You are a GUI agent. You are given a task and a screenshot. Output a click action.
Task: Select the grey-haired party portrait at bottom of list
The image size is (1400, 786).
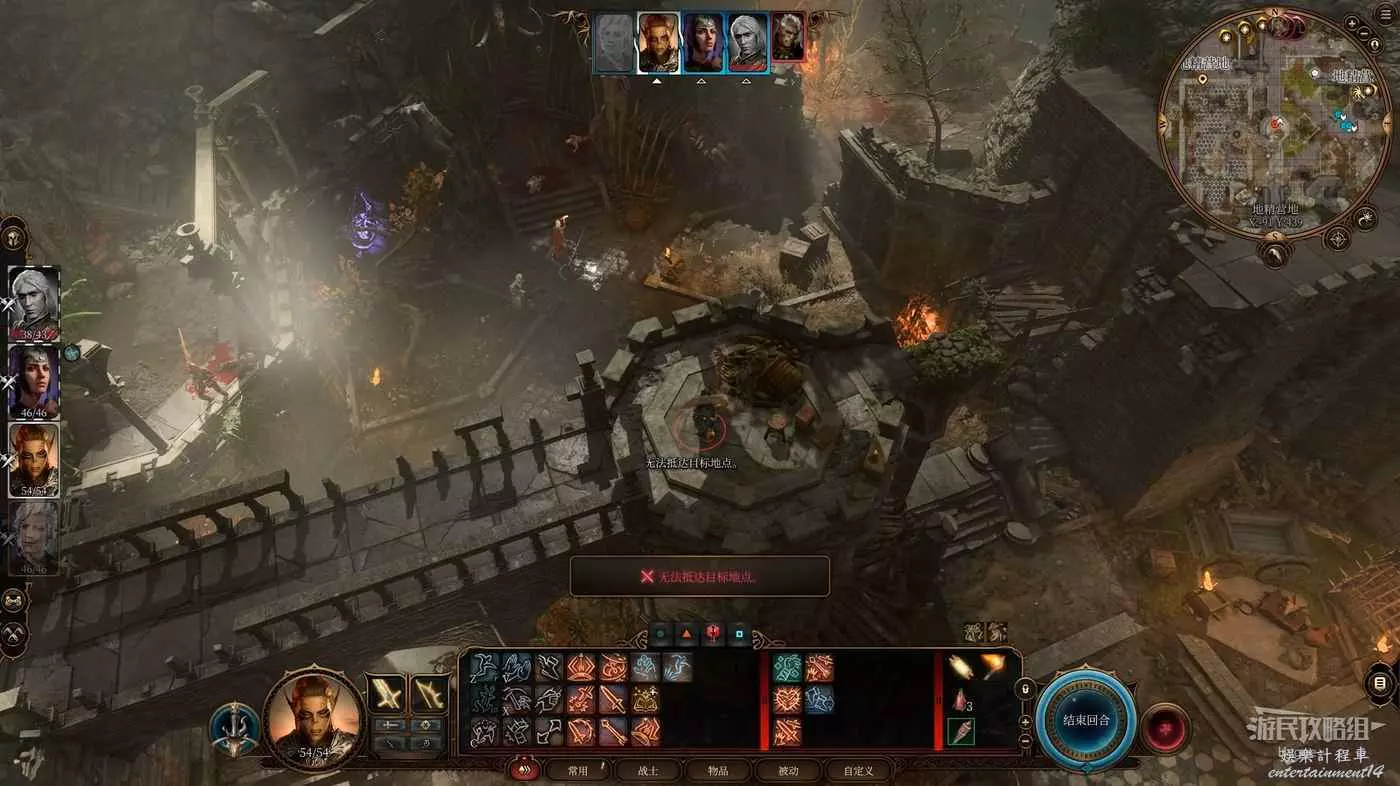coord(34,538)
